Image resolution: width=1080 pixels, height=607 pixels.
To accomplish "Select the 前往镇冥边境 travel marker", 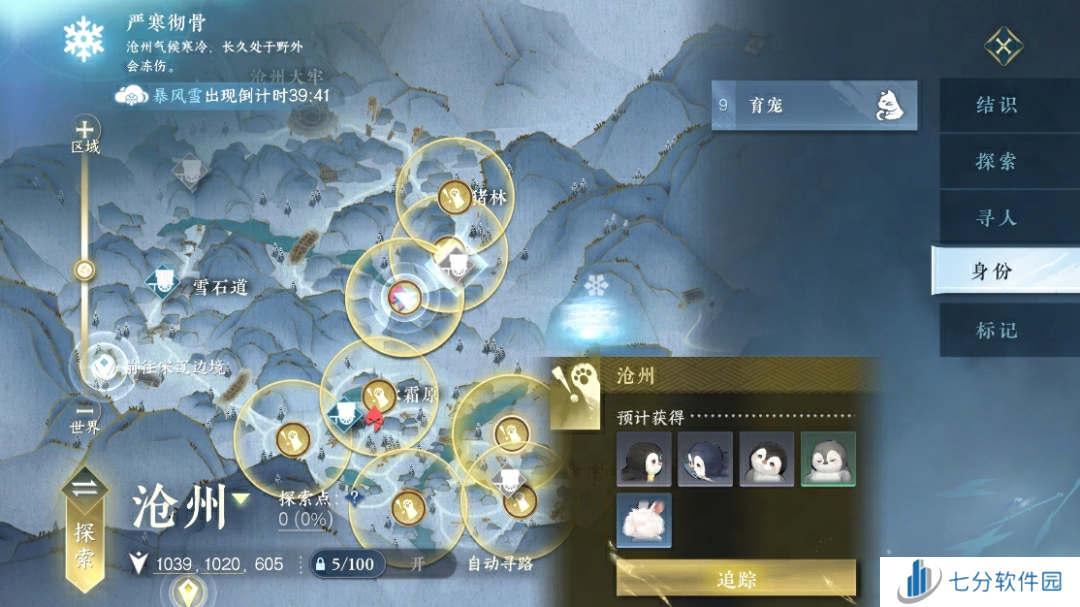I will point(103,367).
